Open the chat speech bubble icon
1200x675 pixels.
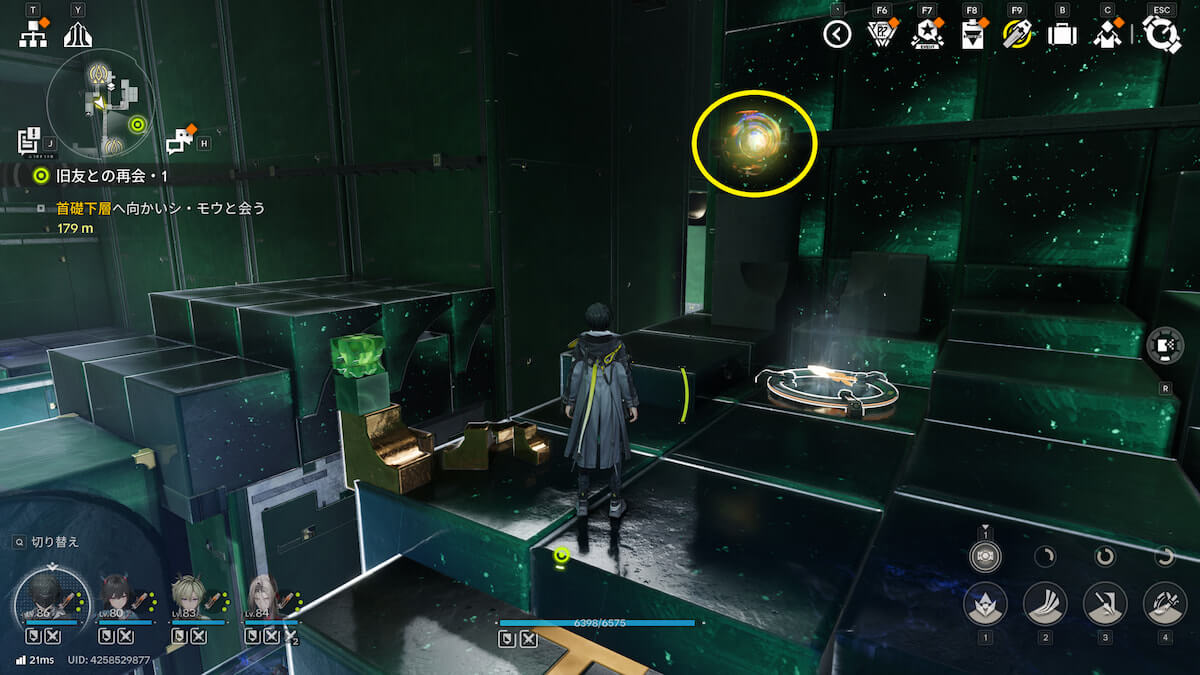tap(179, 142)
